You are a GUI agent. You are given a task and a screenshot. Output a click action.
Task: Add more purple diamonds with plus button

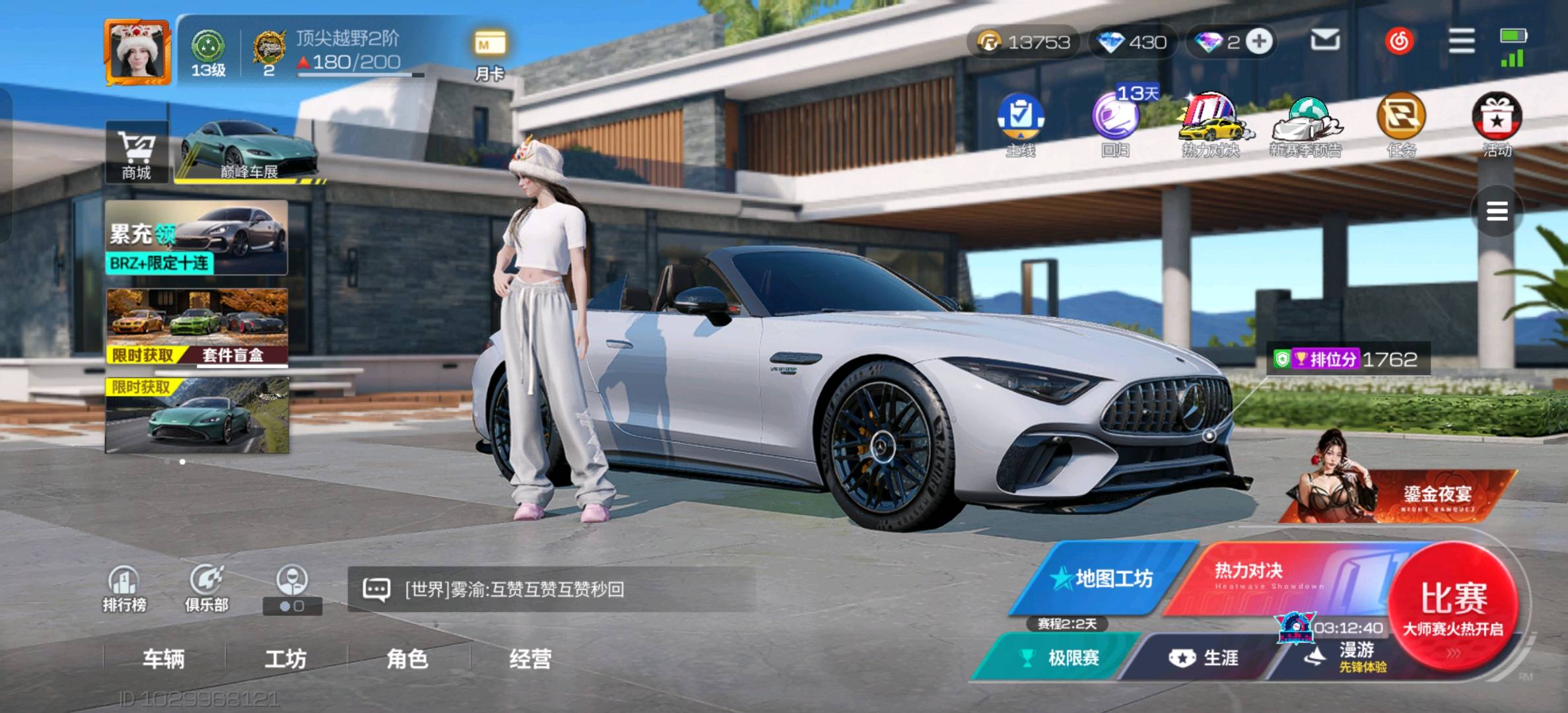click(x=1259, y=42)
